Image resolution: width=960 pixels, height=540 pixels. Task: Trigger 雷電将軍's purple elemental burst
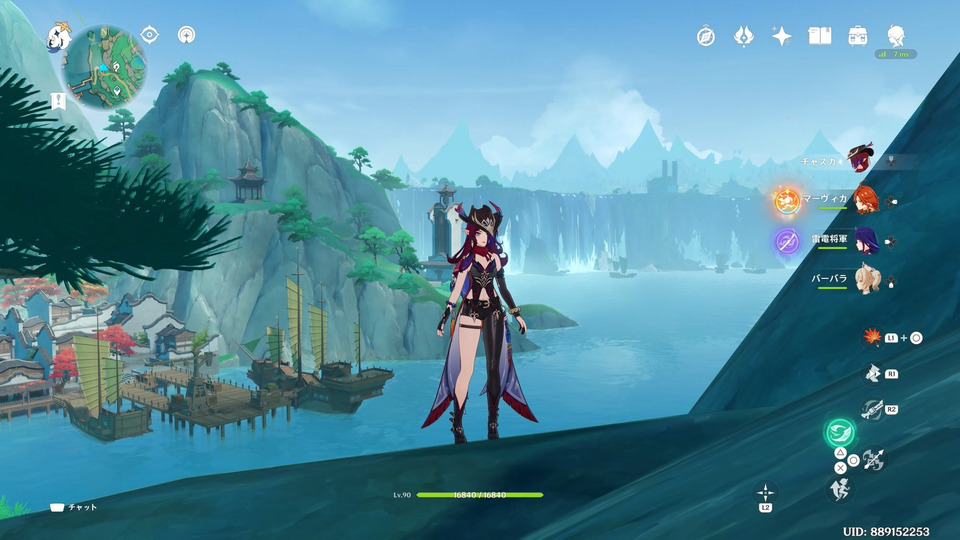point(787,240)
